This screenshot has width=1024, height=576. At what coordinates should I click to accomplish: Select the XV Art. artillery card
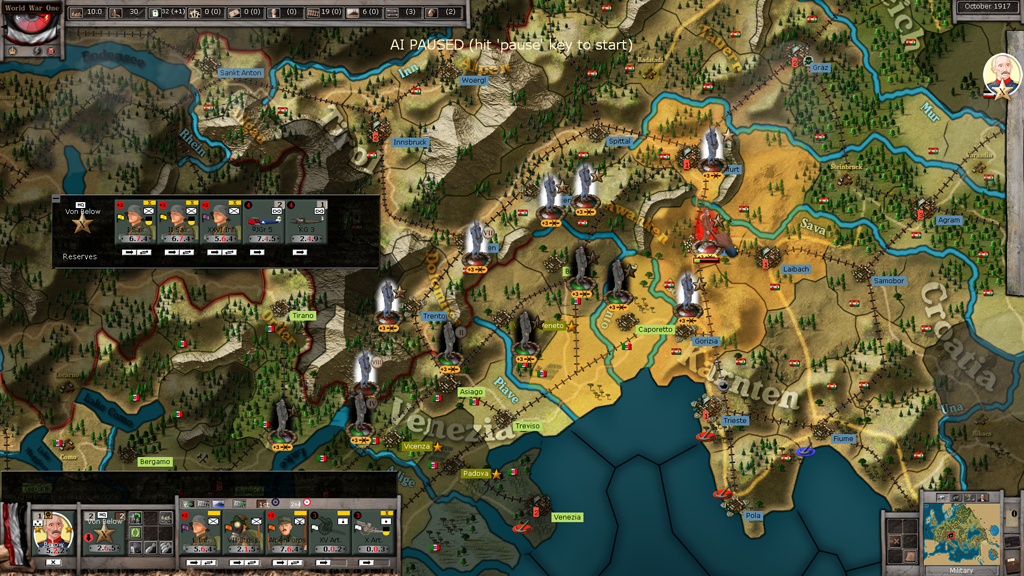329,534
